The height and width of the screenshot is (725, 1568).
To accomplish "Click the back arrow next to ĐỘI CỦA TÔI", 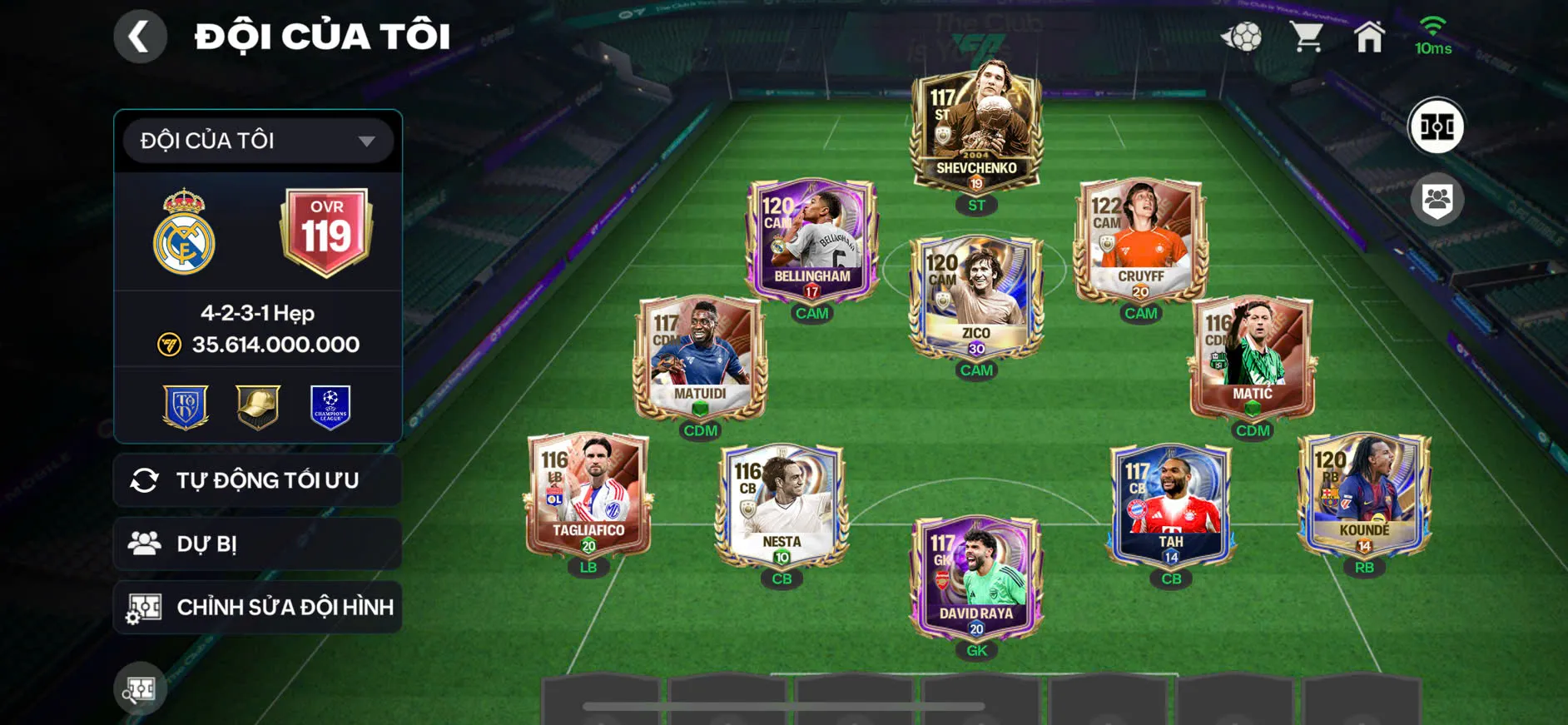I will [x=140, y=35].
